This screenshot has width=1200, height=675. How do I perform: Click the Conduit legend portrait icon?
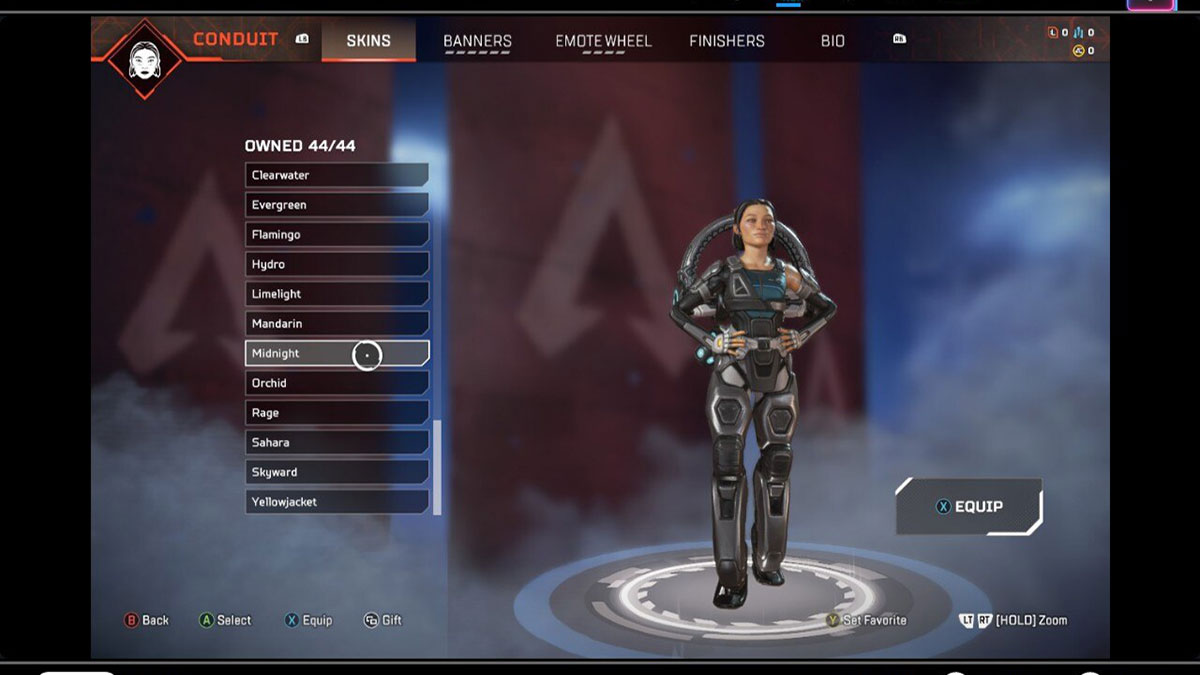pos(146,58)
